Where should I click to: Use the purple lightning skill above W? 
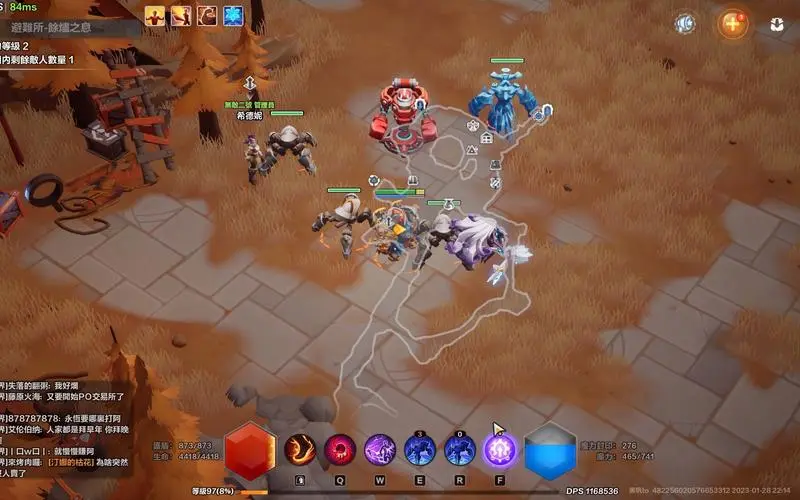pyautogui.click(x=379, y=449)
